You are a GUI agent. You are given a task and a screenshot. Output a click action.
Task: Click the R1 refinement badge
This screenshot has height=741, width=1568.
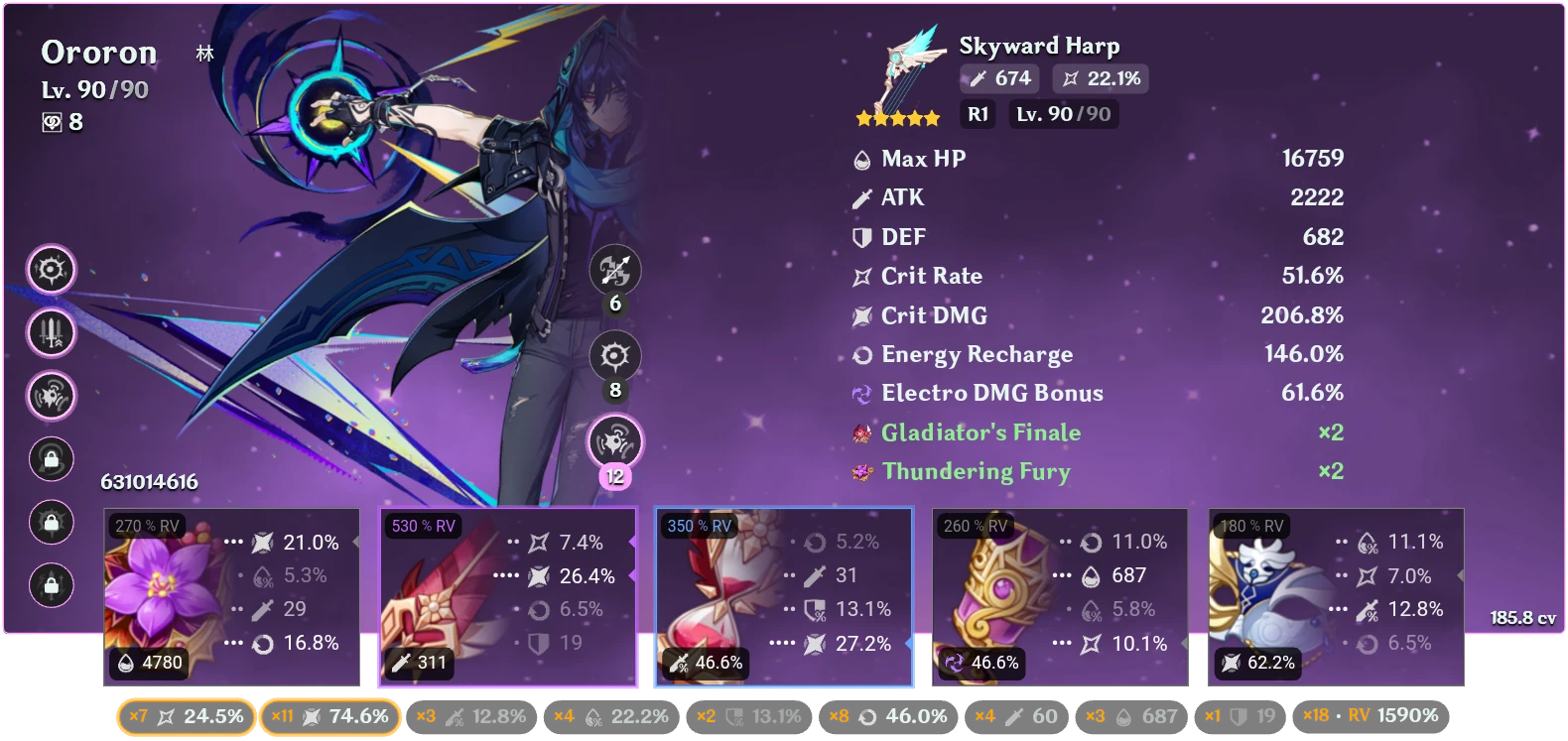coord(978,114)
